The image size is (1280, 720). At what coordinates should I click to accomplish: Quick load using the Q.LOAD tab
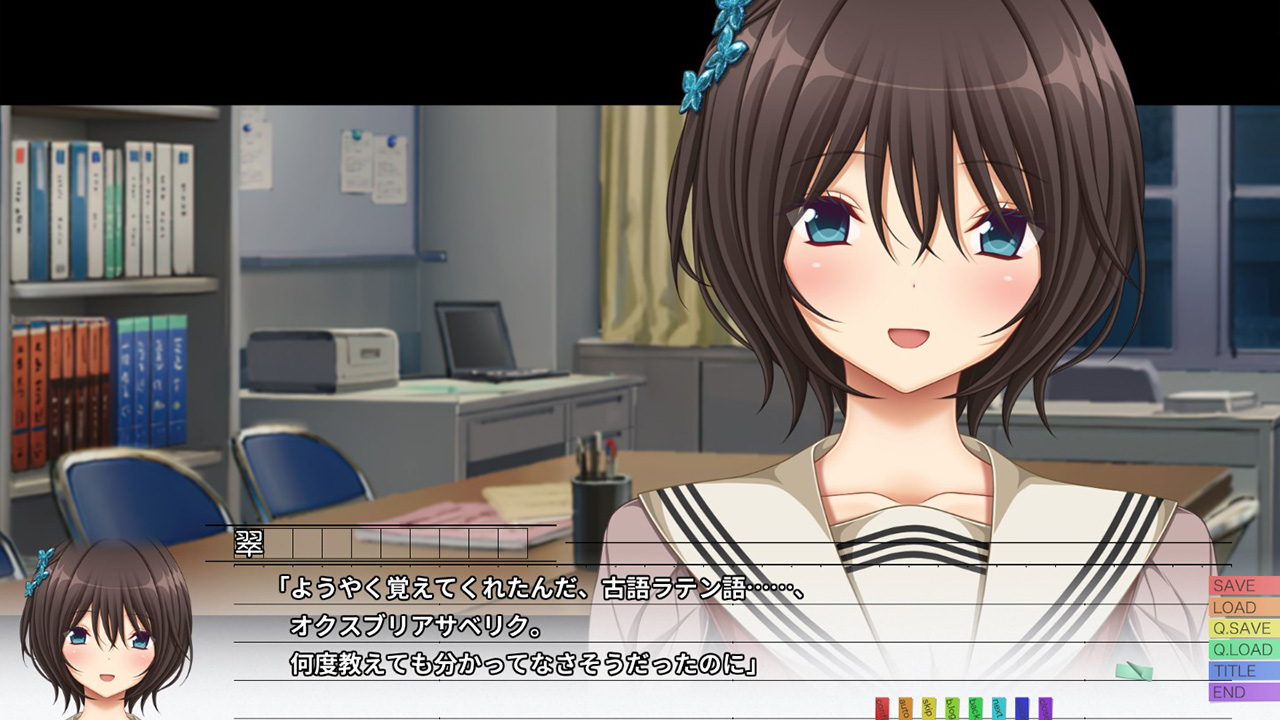coord(1243,650)
